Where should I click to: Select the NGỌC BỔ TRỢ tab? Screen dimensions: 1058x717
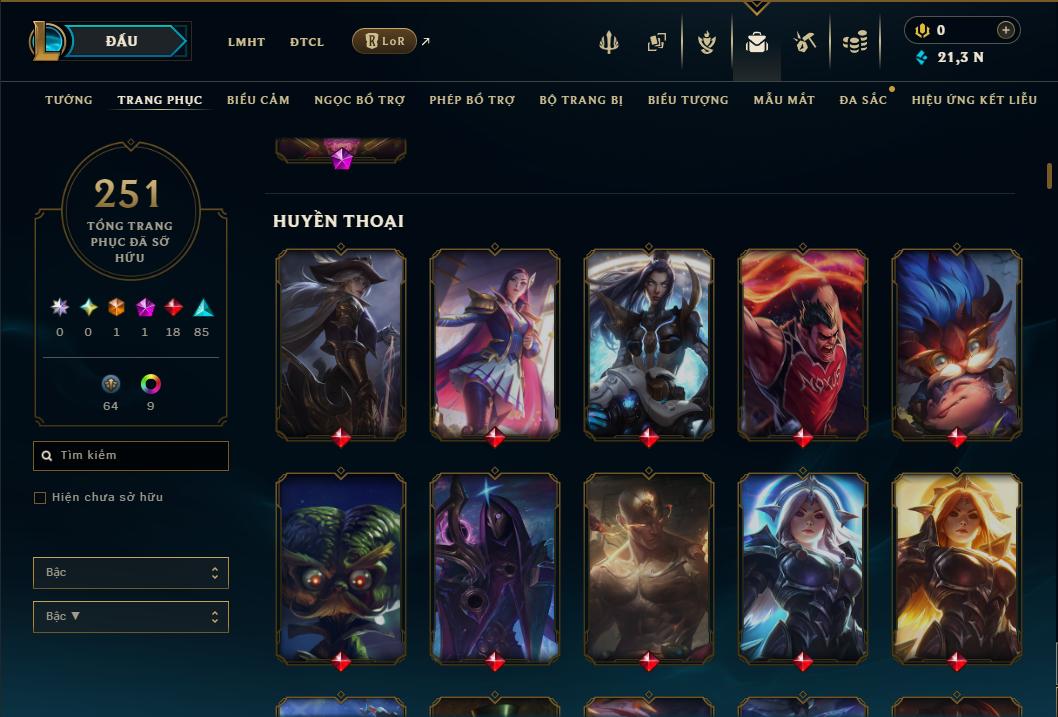point(359,100)
